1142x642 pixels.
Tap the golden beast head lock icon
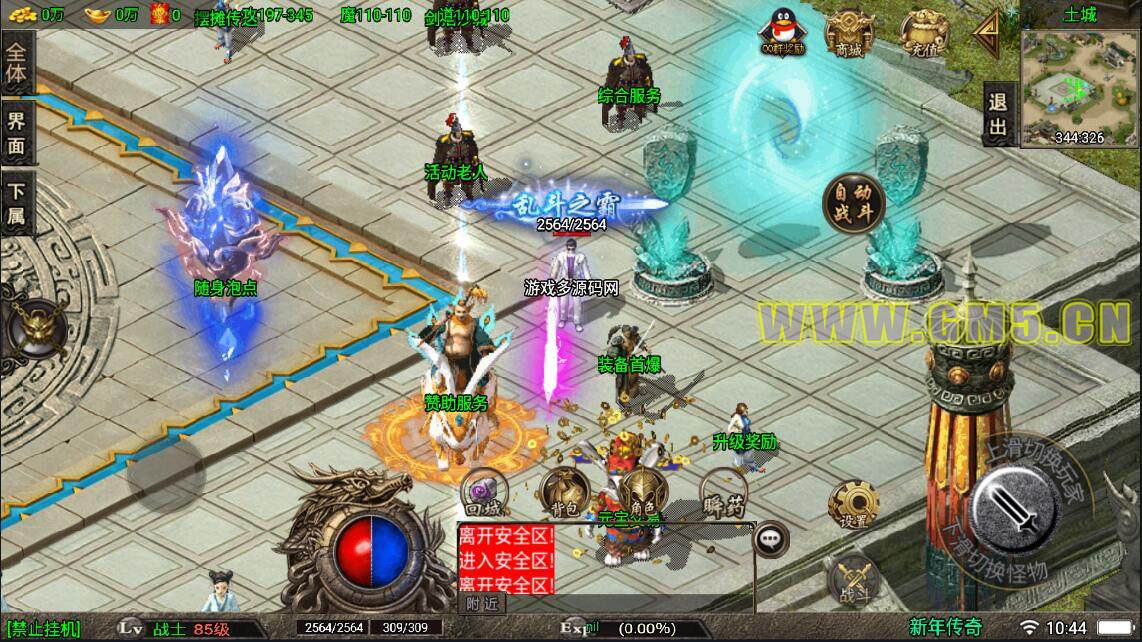[x=36, y=326]
